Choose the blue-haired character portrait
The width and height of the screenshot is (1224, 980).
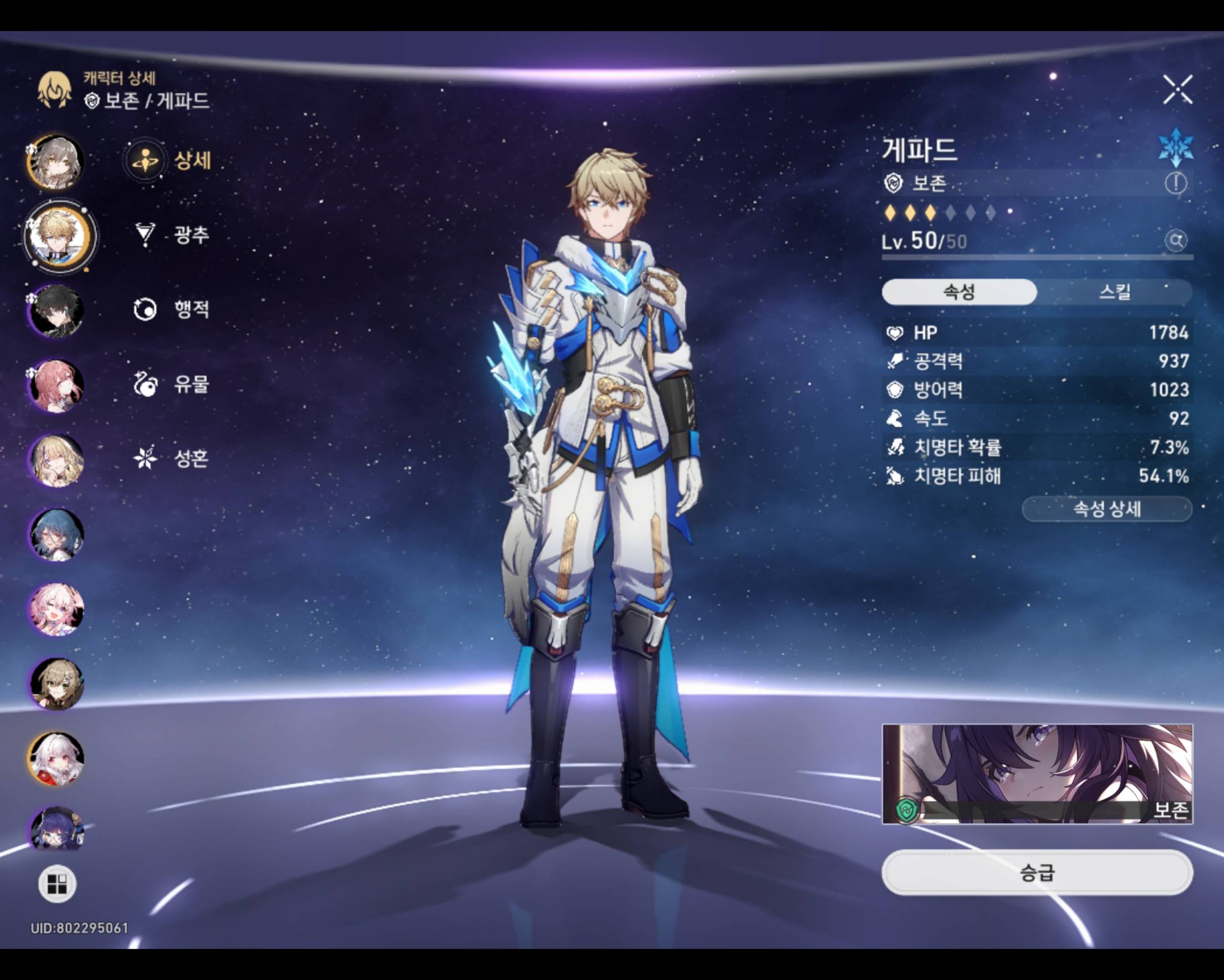[56, 535]
